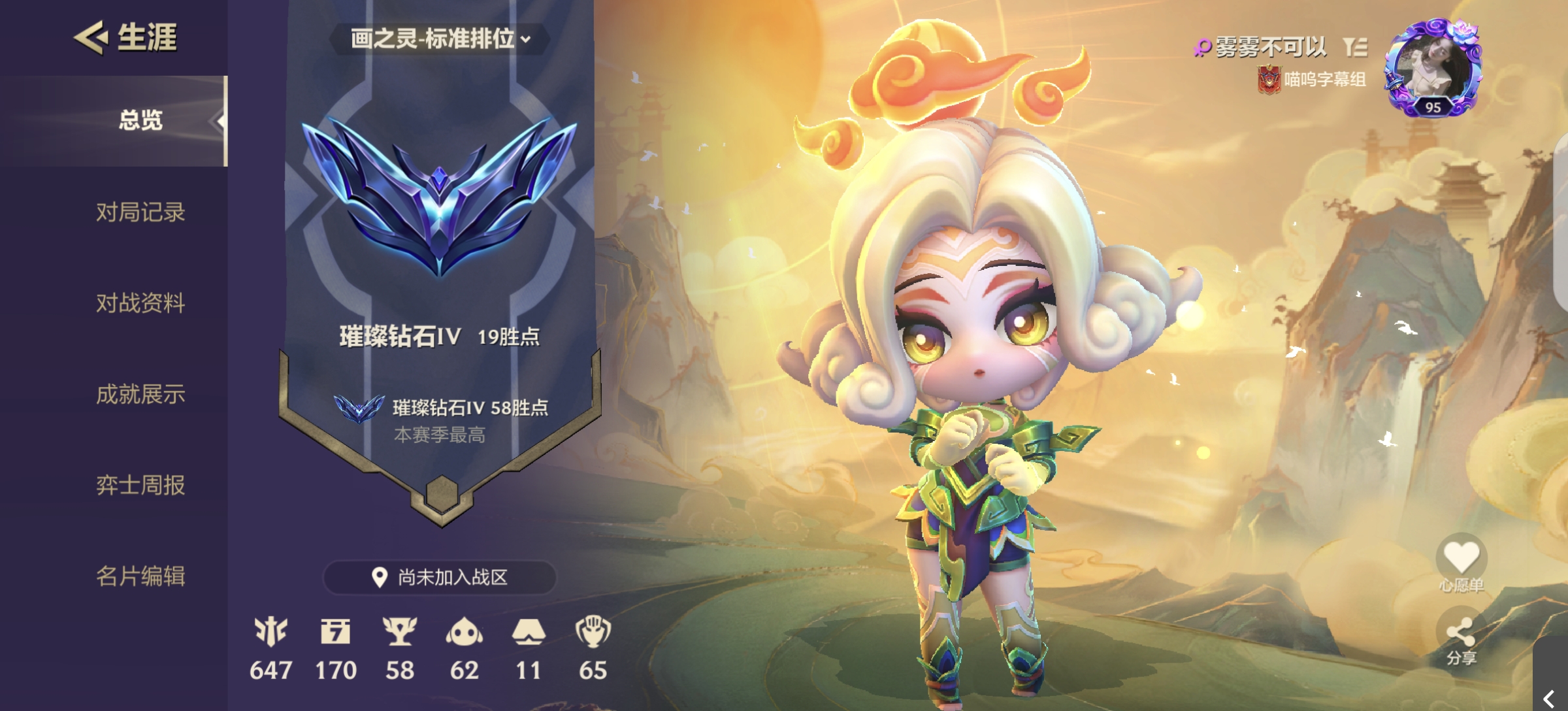Viewport: 1568px width, 711px height.
Task: Open the 心愿单 wishlist heart
Action: 1461,558
